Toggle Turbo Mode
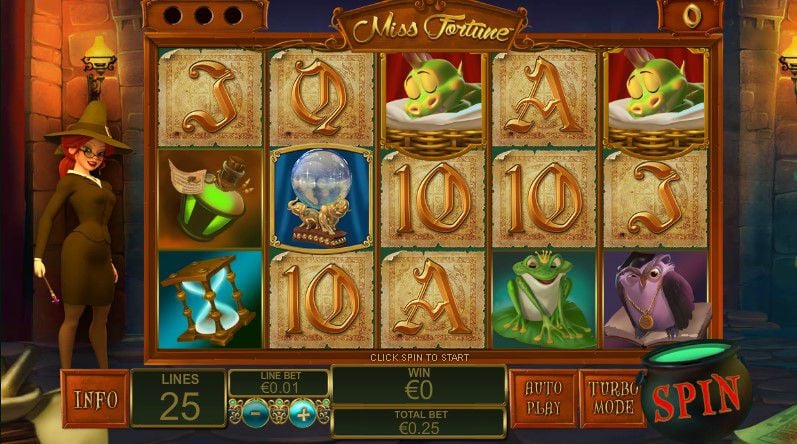Viewport: 797px width, 444px height. pos(611,397)
